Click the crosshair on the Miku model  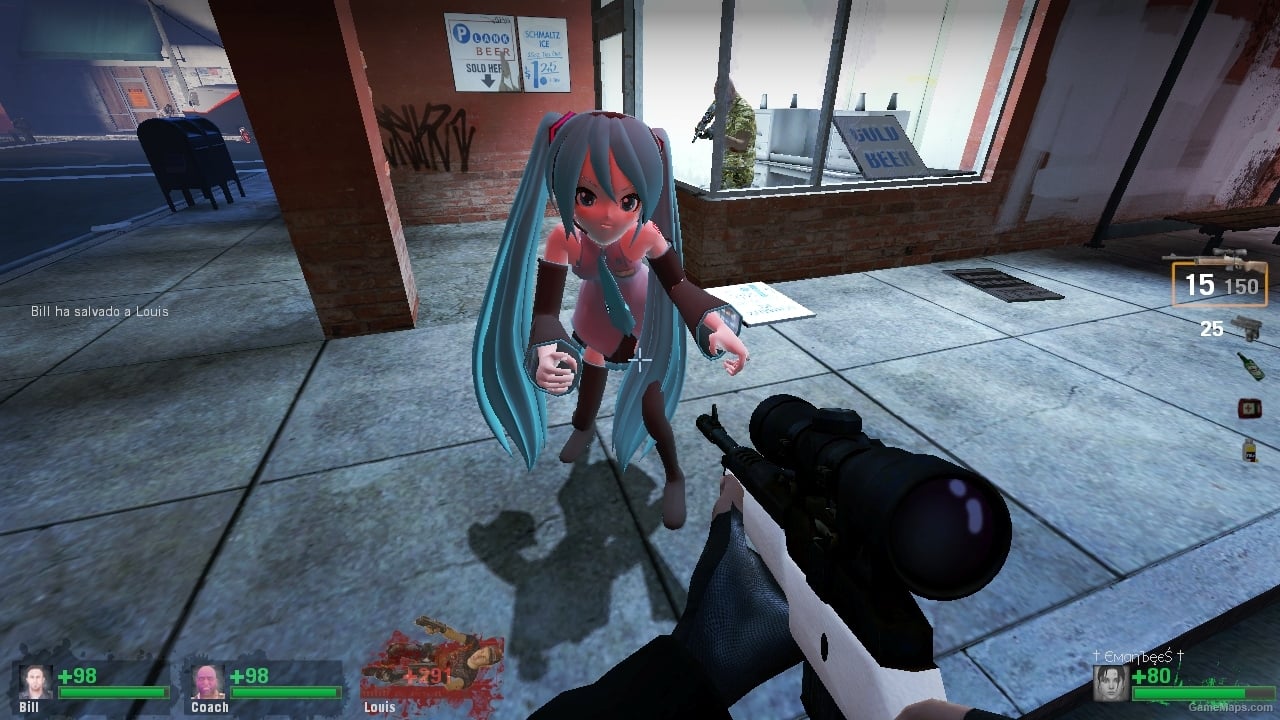click(640, 360)
